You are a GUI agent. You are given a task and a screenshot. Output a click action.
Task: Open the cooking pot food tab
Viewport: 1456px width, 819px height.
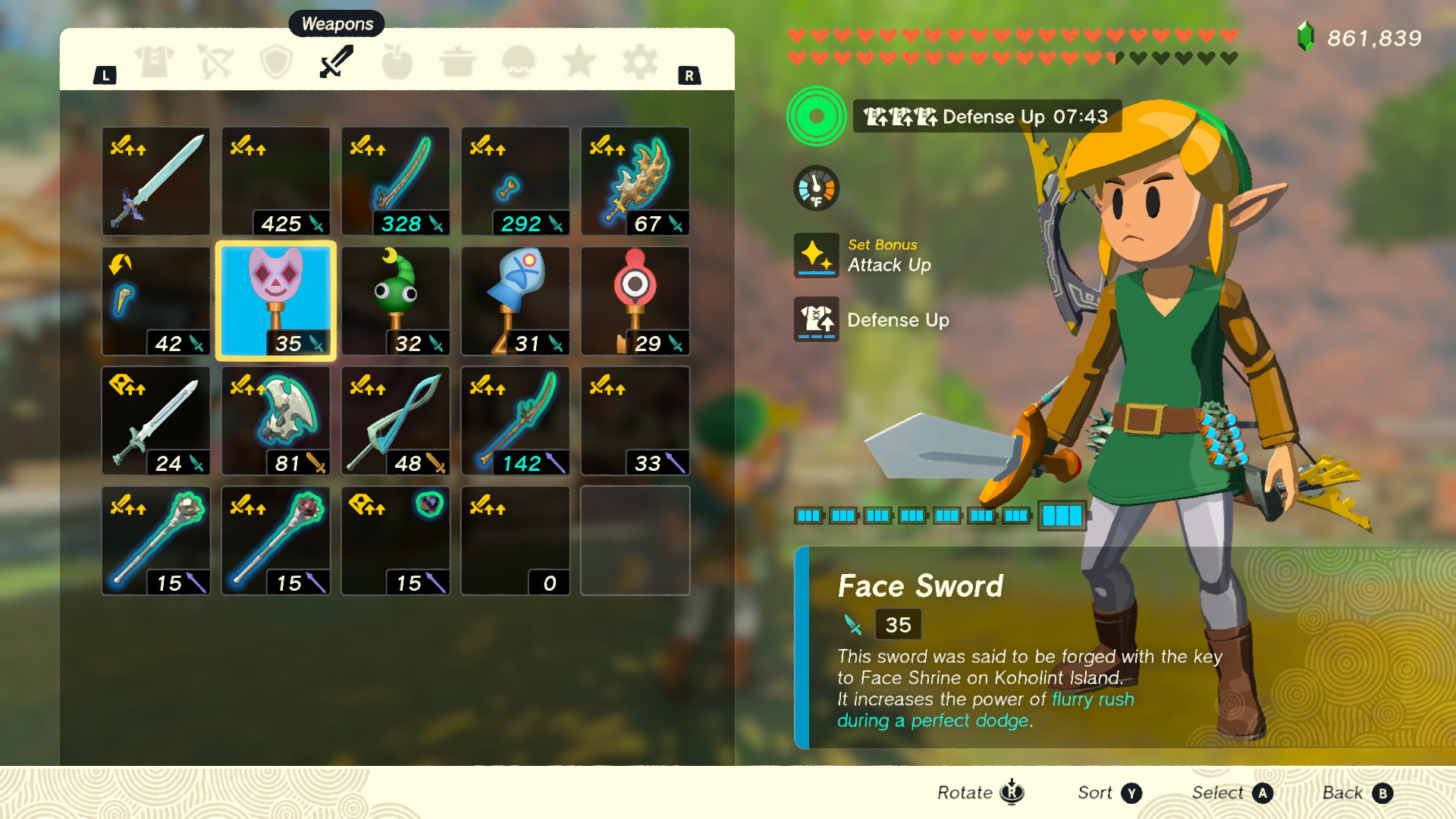pyautogui.click(x=458, y=62)
